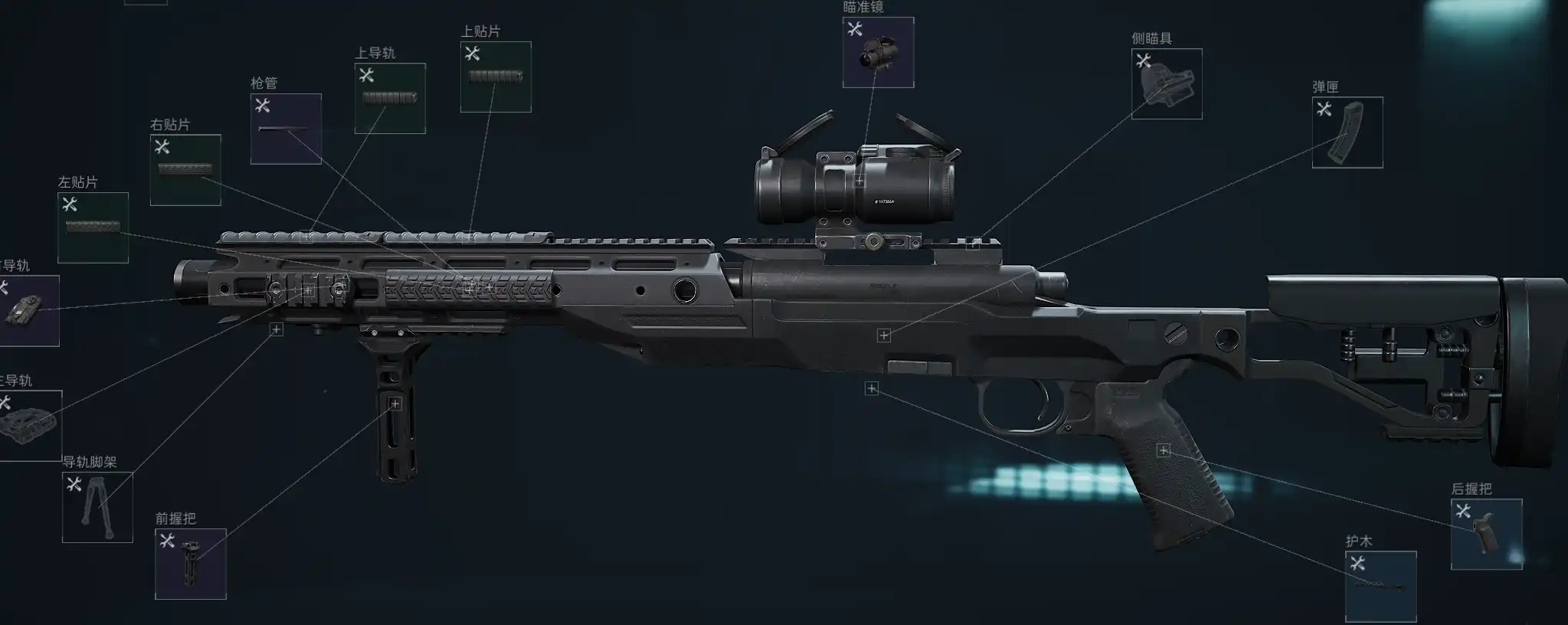
Task: Choose the 弹匣 magazine slot
Action: coord(1347,132)
